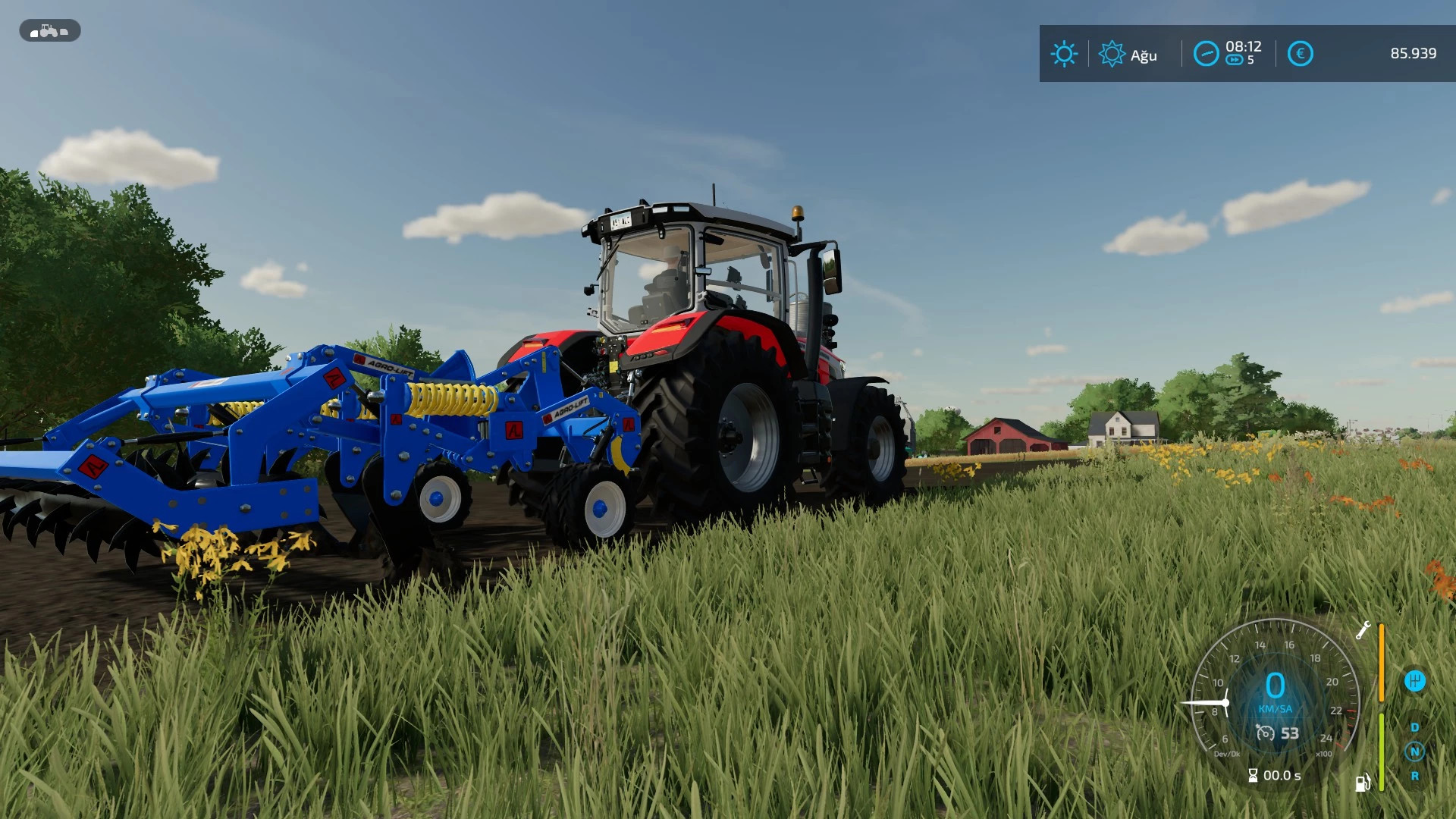Screen dimensions: 1456x819
Task: Click the wrench repair icon above the damage bar
Action: tap(1364, 630)
